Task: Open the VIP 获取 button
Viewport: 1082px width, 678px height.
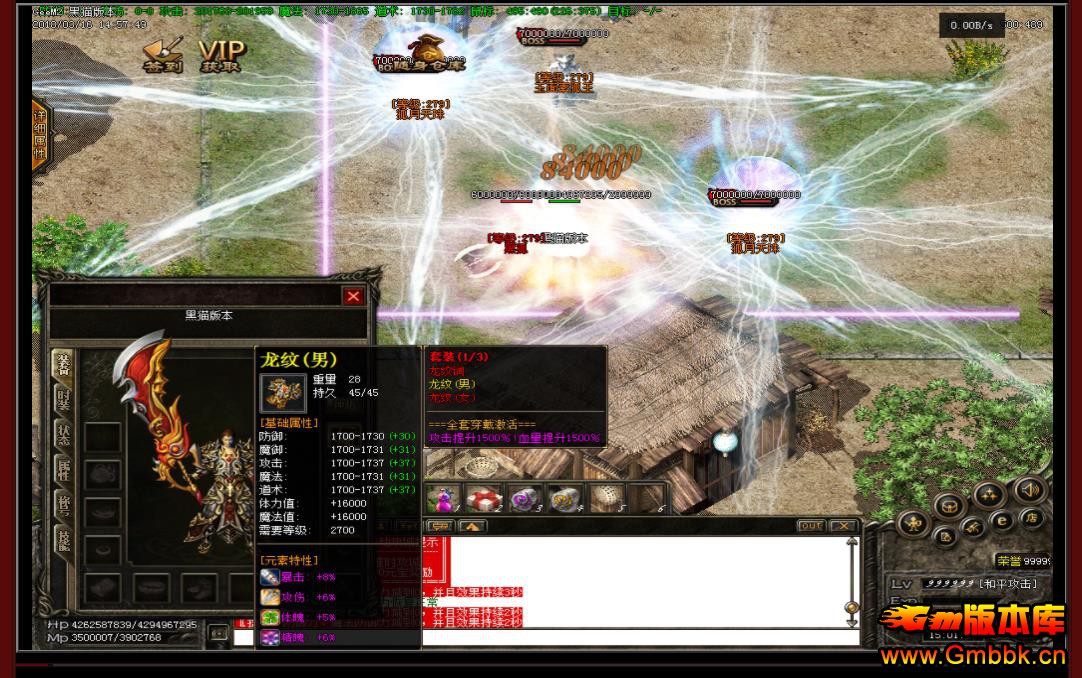Action: [220, 56]
